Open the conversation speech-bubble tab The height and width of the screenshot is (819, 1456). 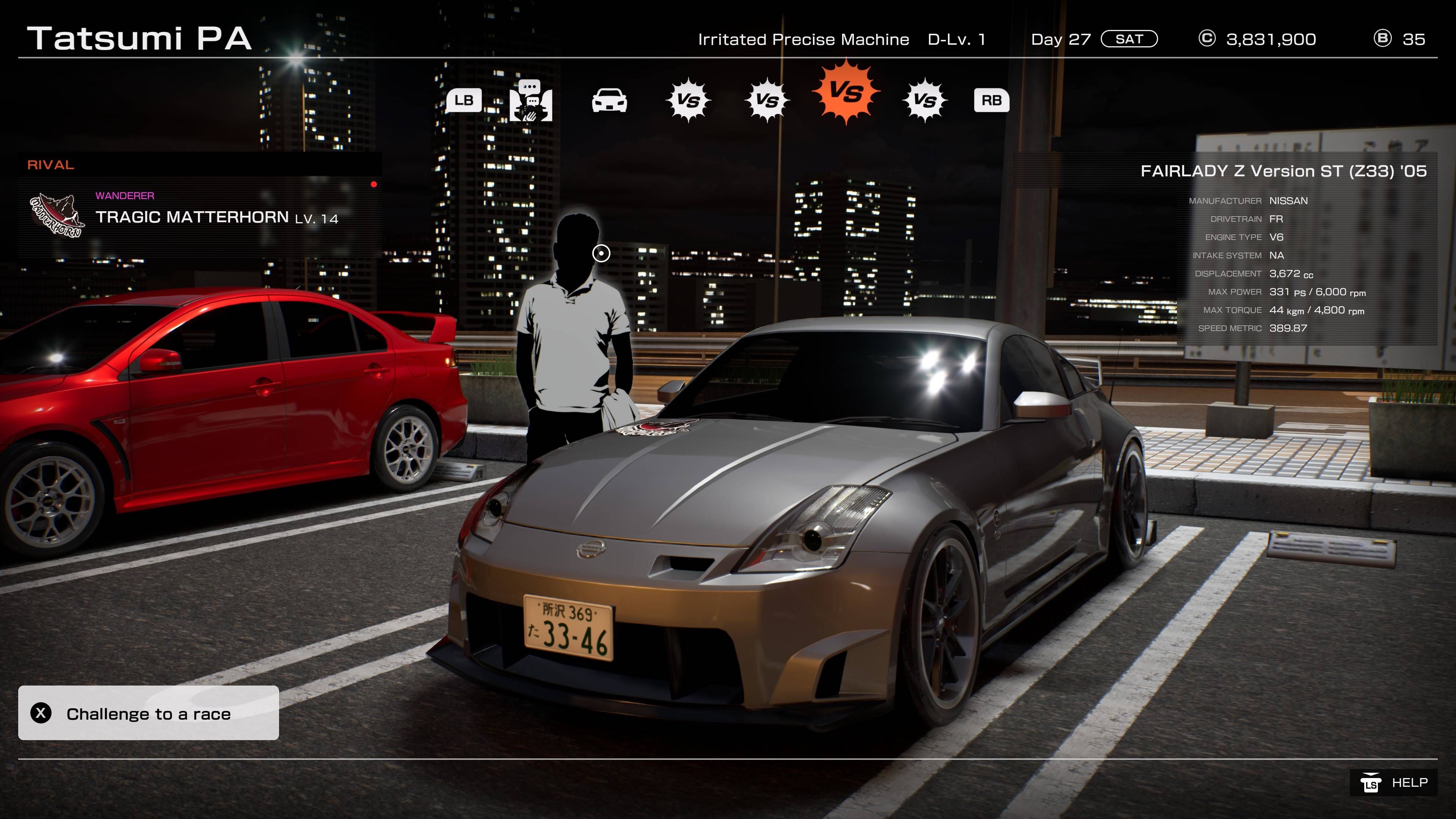tap(531, 100)
